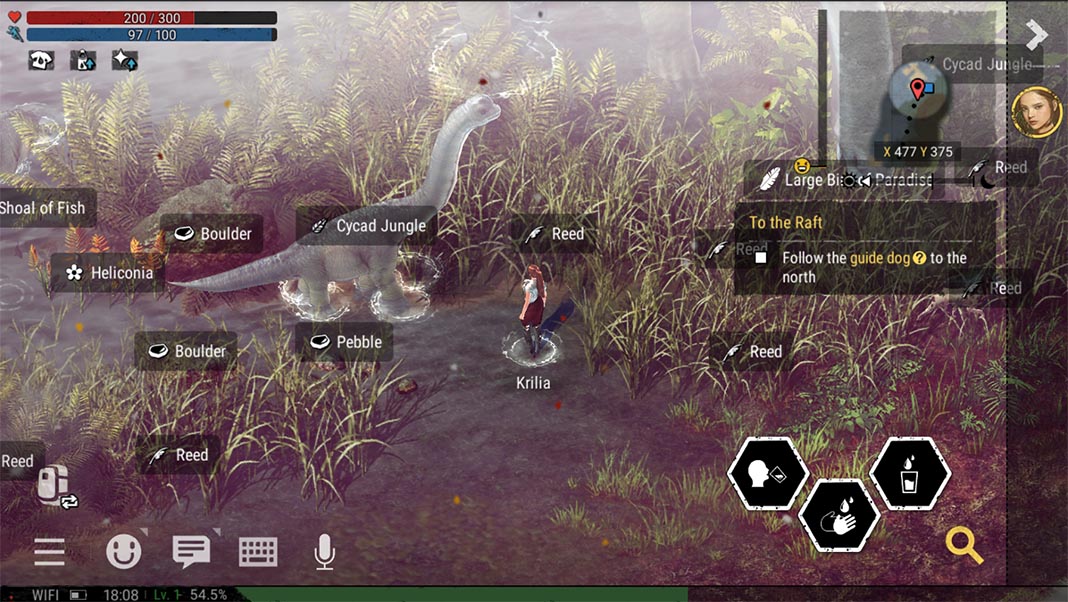Tap the yellow guide dog help icon

point(918,258)
